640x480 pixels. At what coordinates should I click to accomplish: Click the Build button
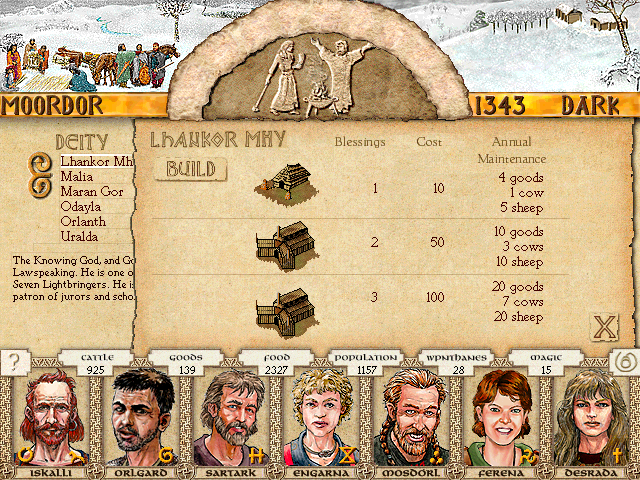coord(190,169)
